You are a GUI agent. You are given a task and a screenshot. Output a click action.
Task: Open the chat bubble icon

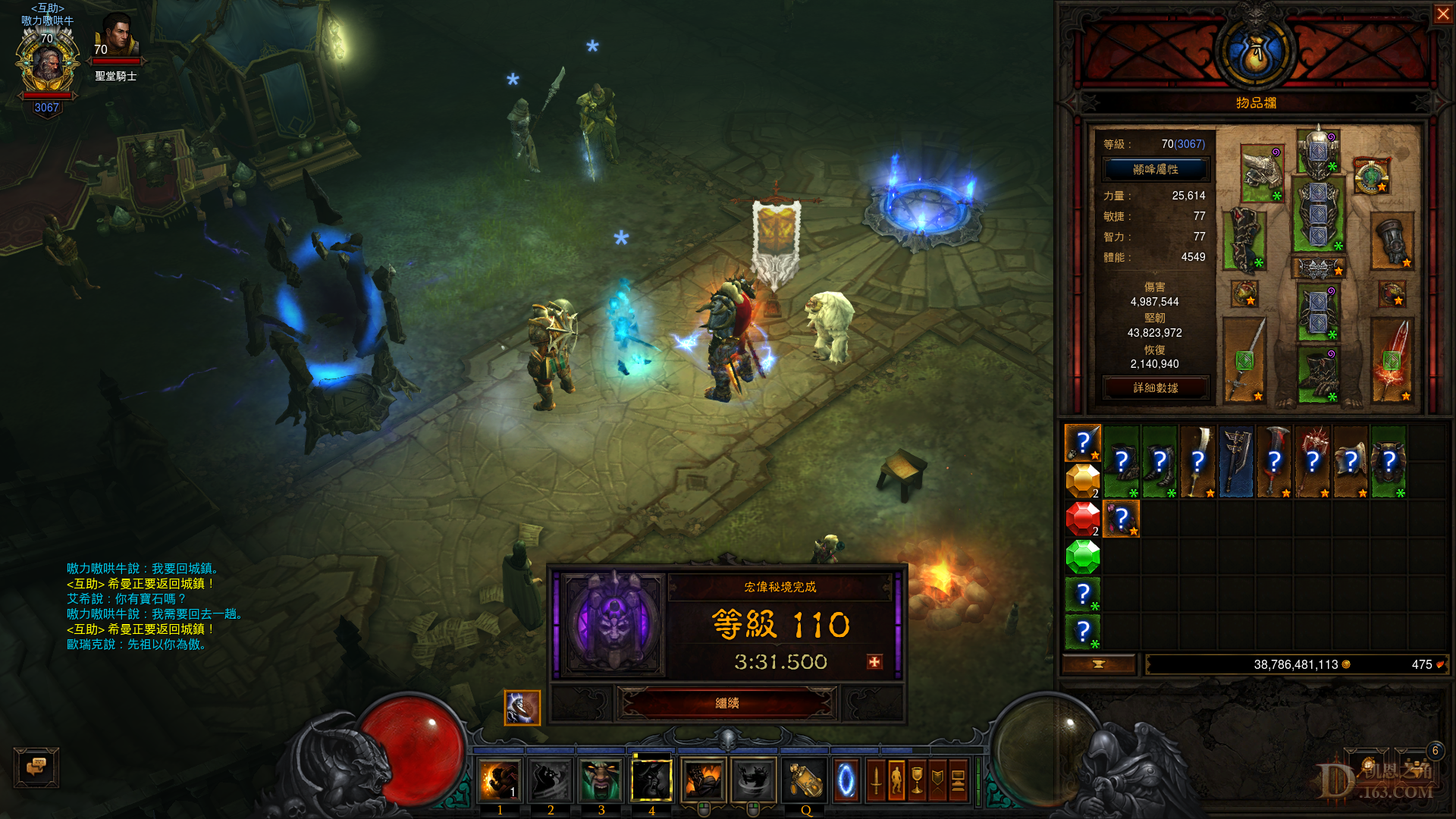point(35,767)
